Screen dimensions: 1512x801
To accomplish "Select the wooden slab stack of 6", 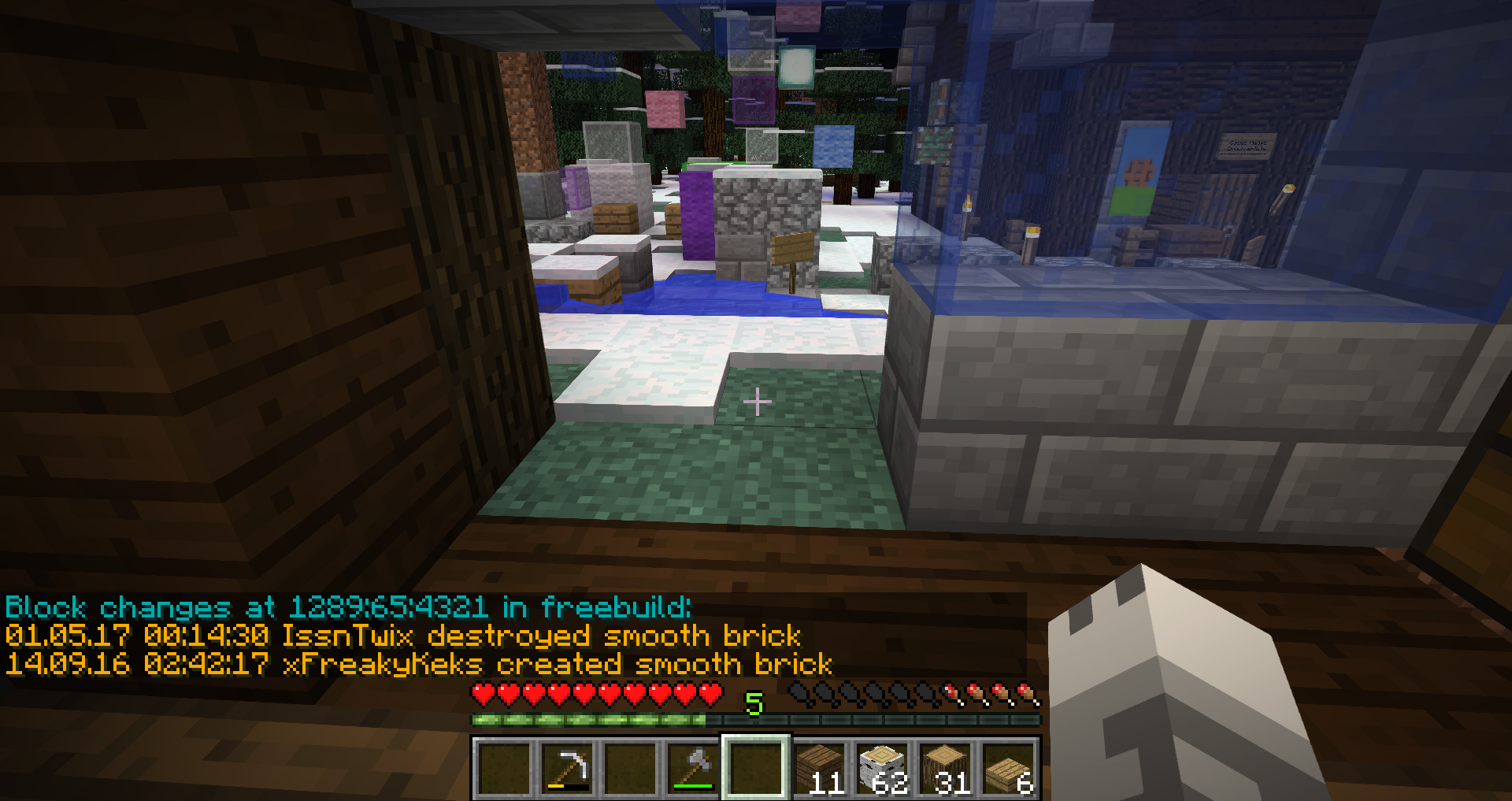I will pos(1009,767).
